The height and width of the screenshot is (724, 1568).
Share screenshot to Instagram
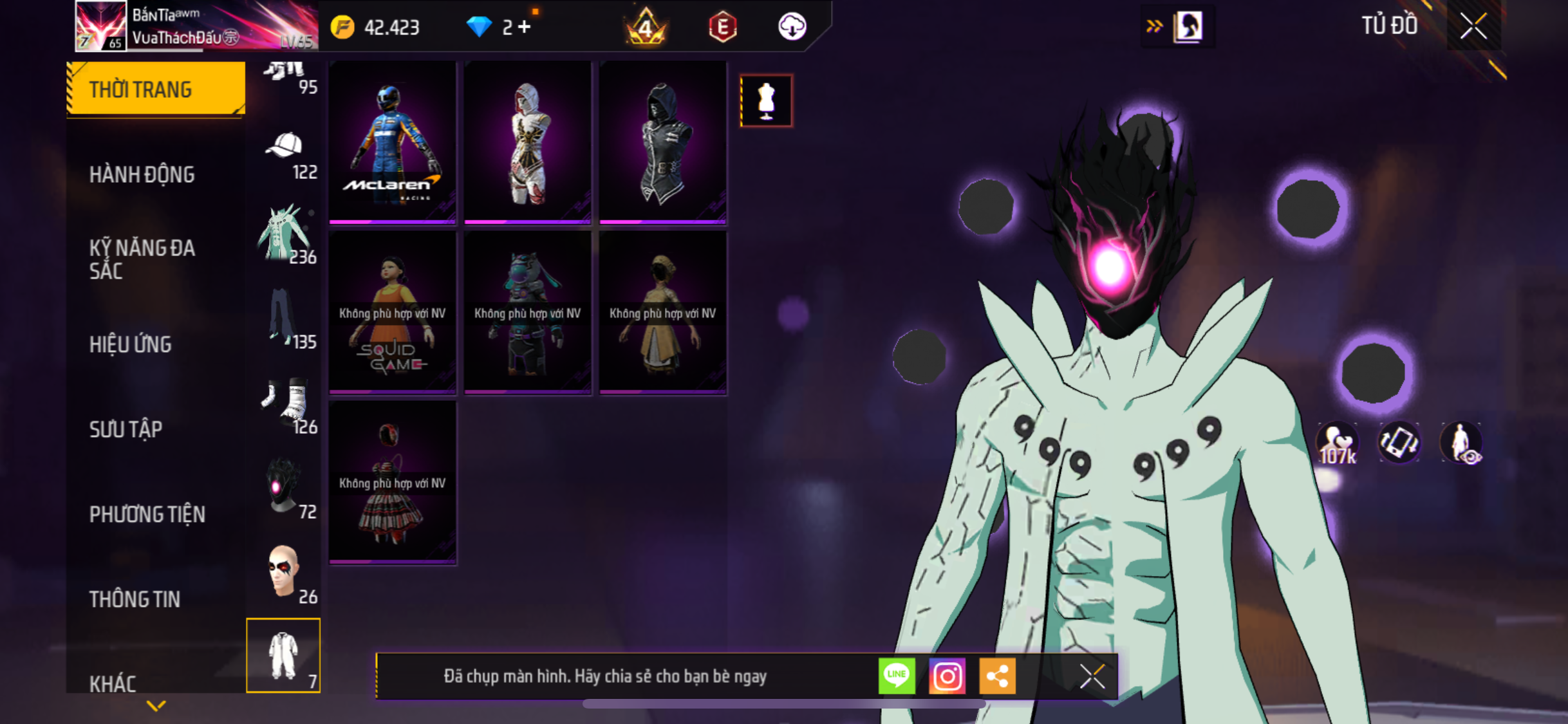[x=947, y=676]
